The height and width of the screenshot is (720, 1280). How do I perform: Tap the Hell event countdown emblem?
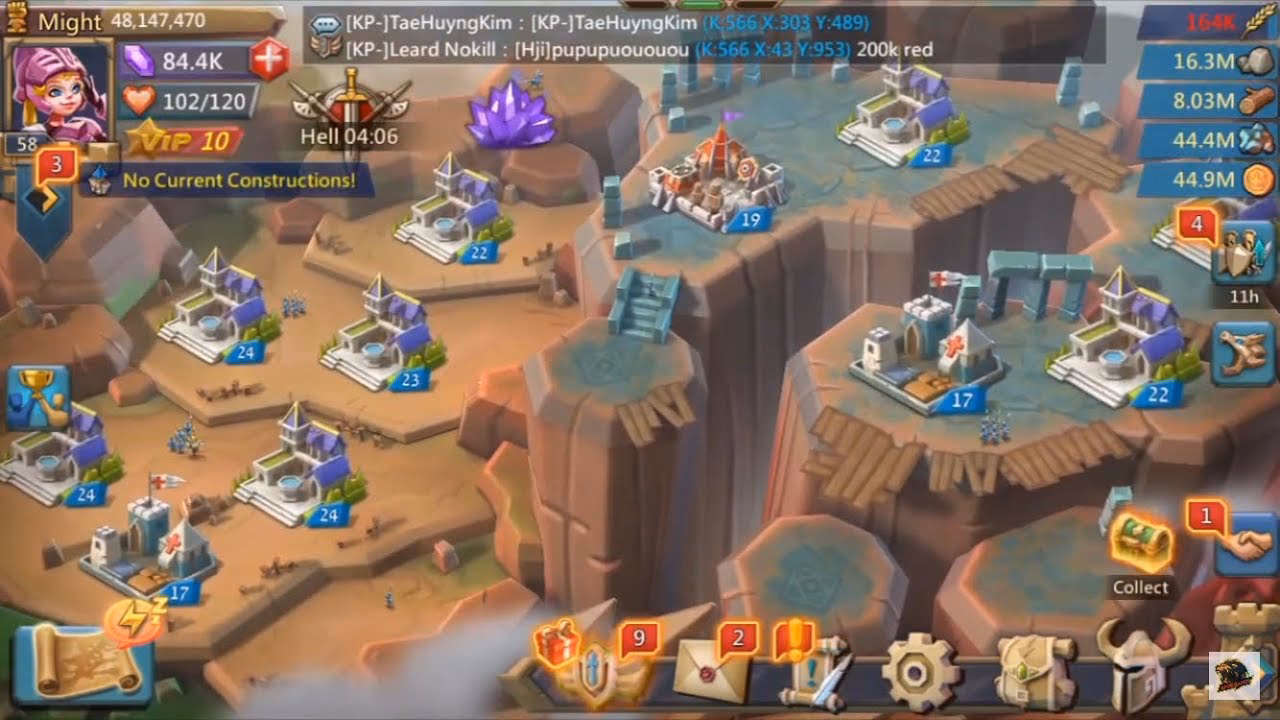(x=352, y=110)
